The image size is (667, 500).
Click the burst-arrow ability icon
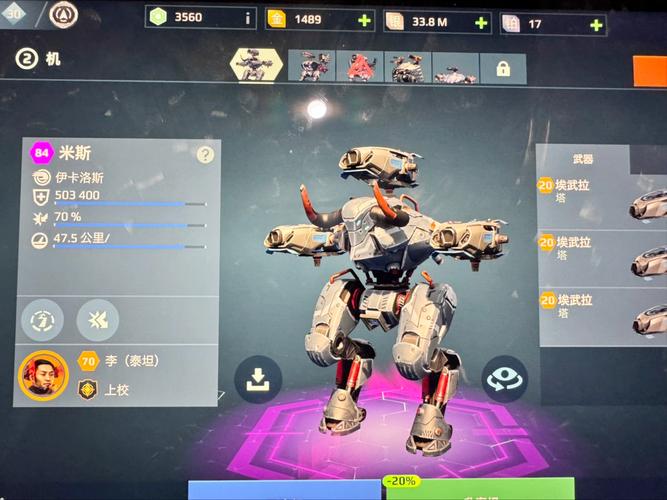tap(97, 319)
